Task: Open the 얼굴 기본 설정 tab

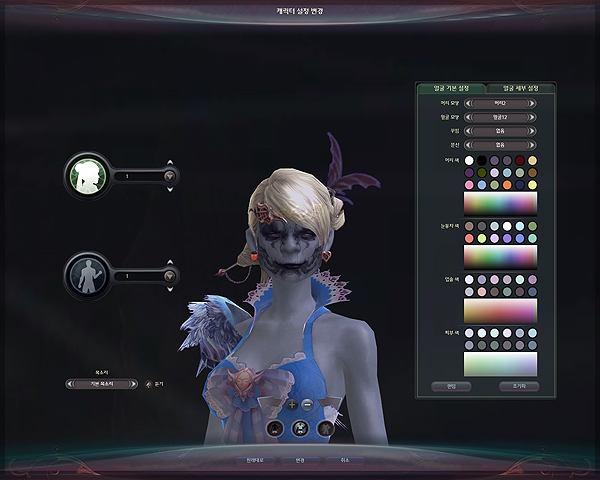Action: click(x=450, y=88)
